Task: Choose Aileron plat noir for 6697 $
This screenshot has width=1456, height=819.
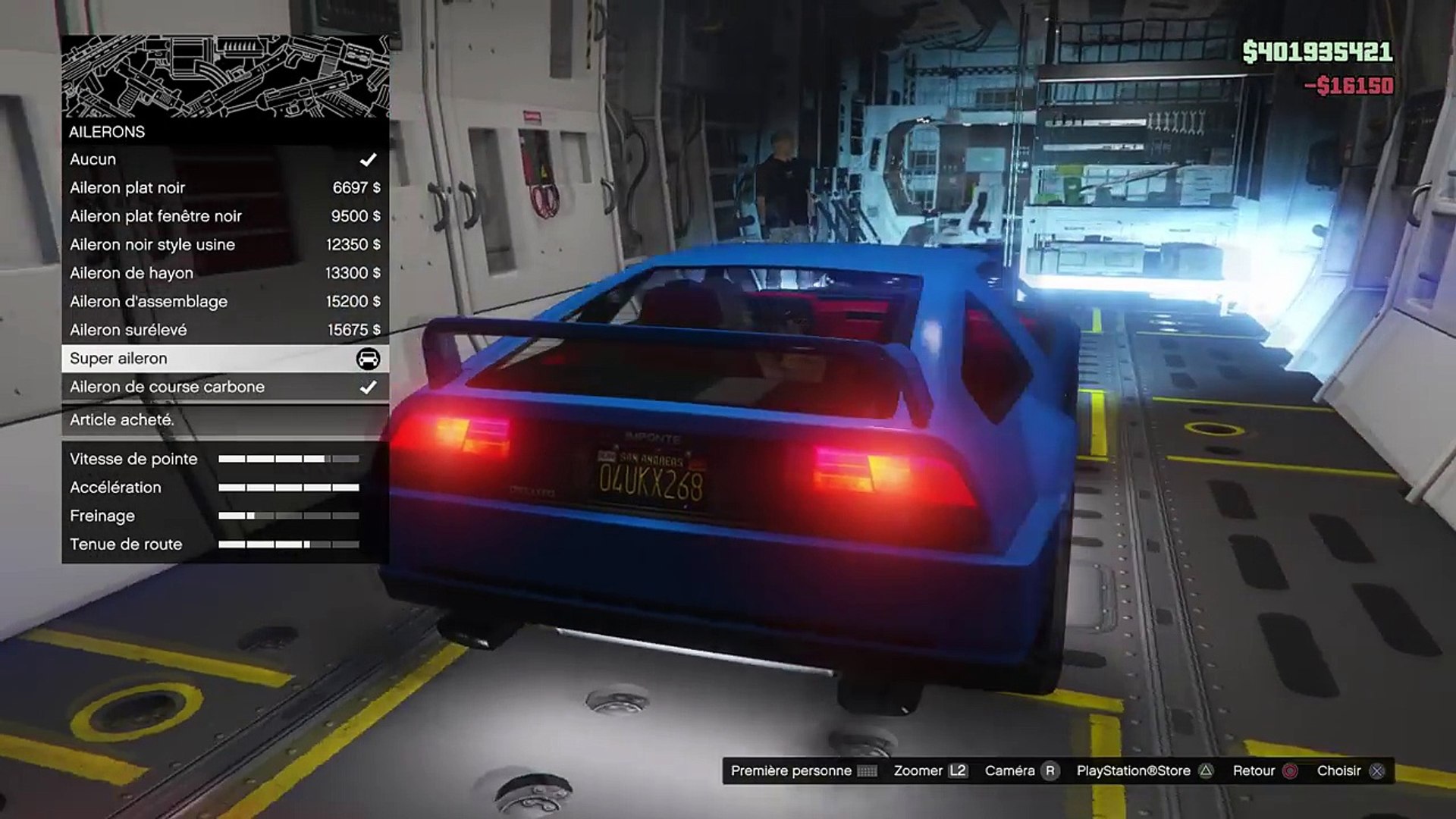Action: pyautogui.click(x=224, y=188)
